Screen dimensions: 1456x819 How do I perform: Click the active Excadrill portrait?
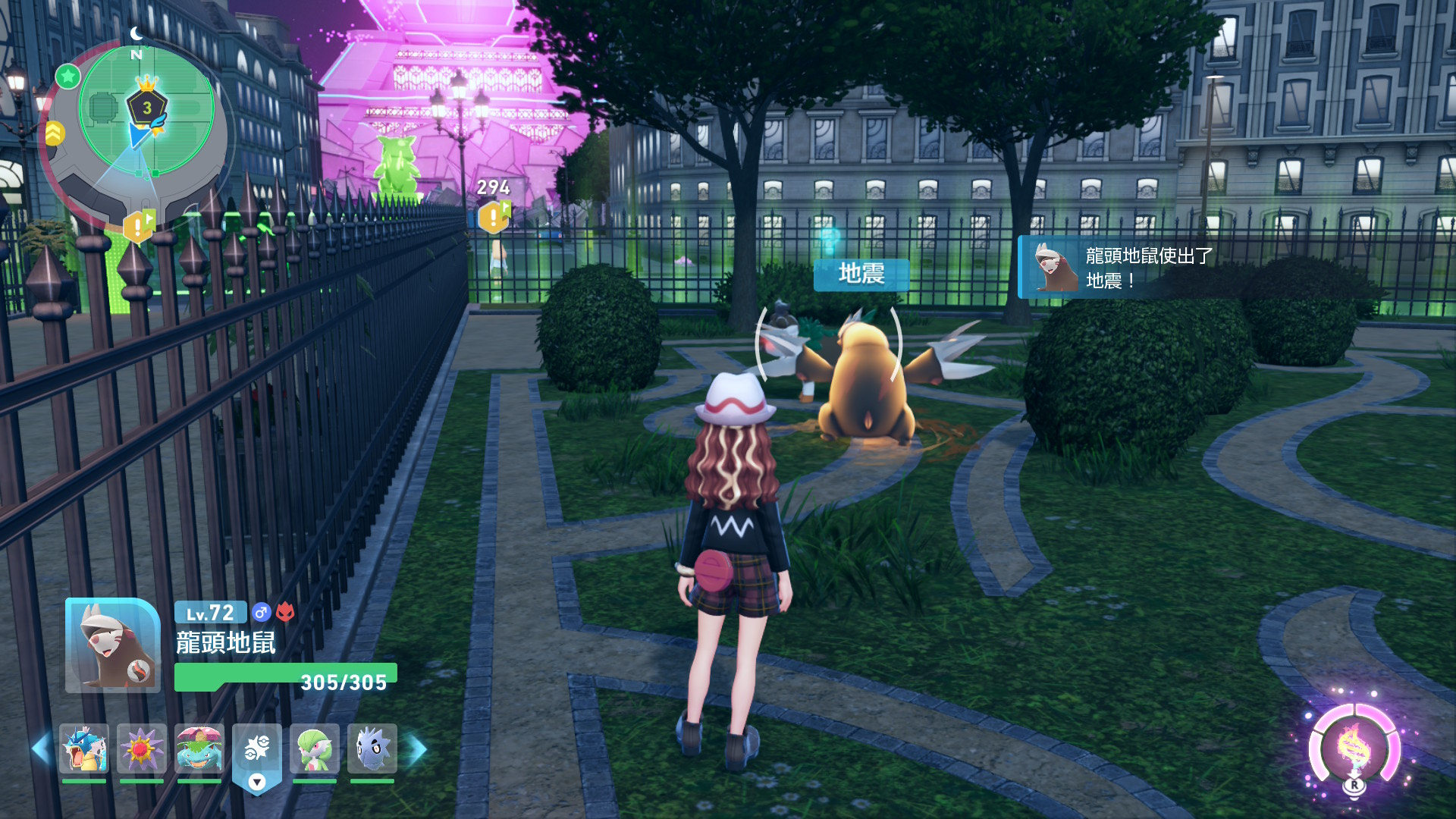(x=113, y=645)
